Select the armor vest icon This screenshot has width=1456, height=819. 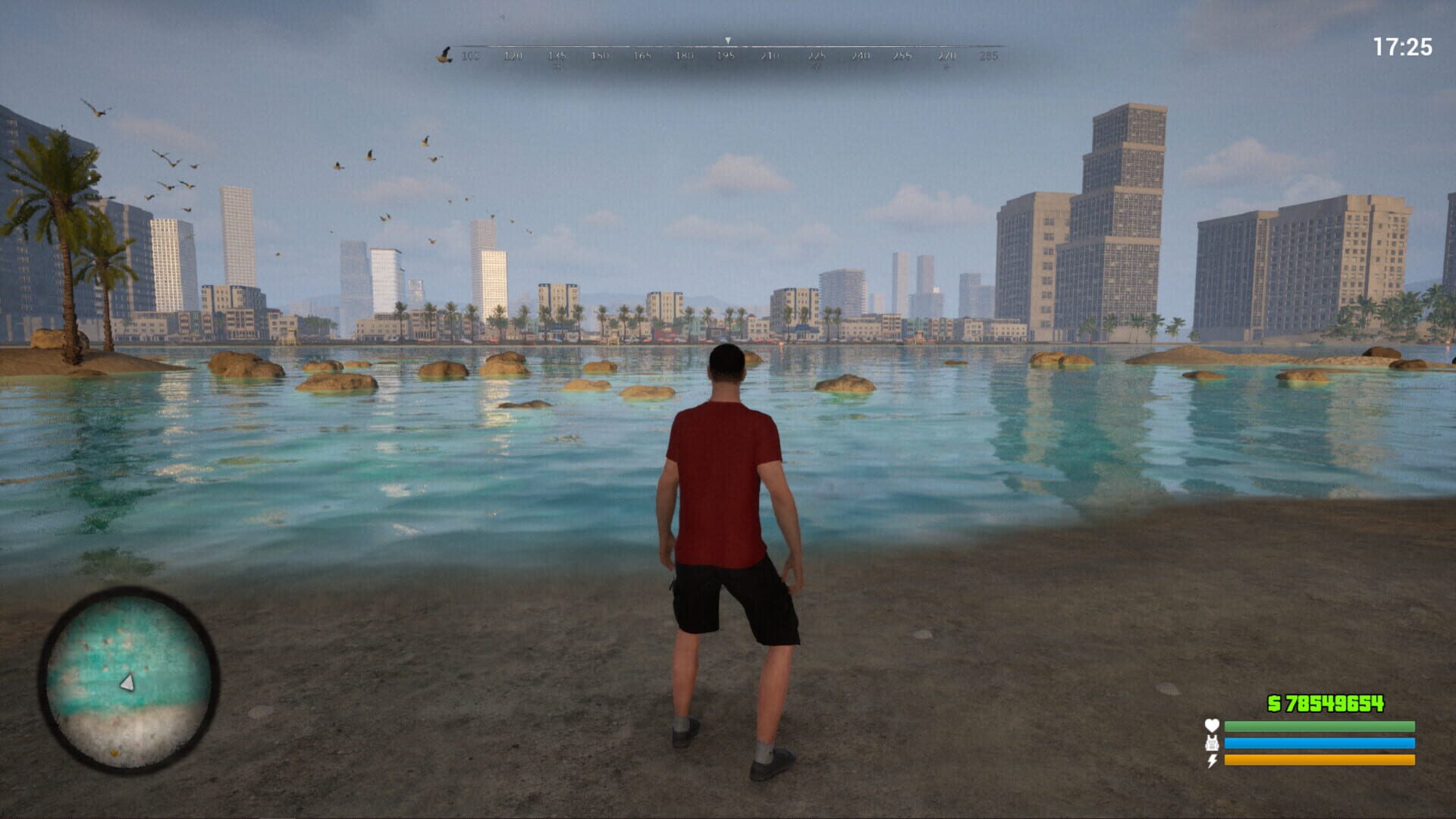coord(1212,743)
